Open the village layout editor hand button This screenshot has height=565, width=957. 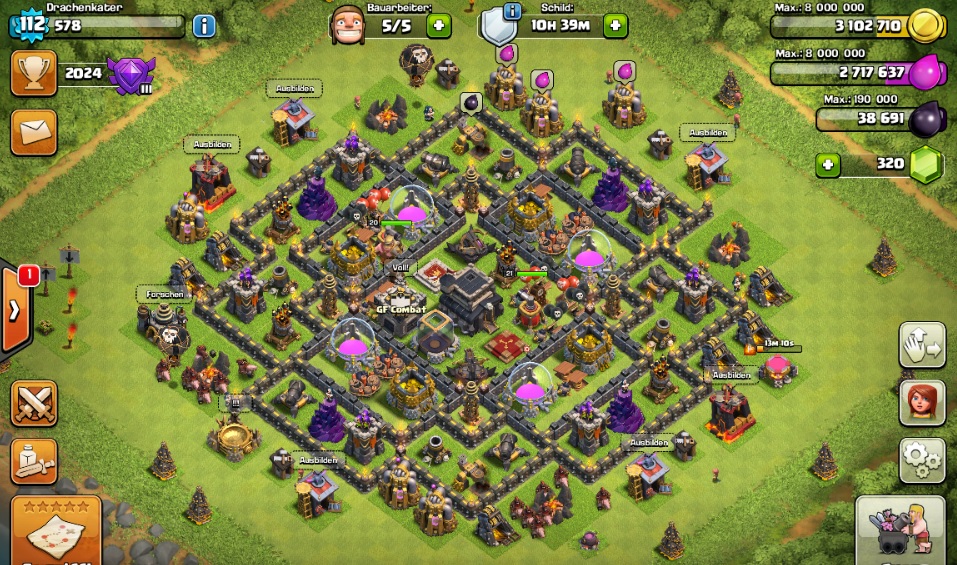point(922,346)
